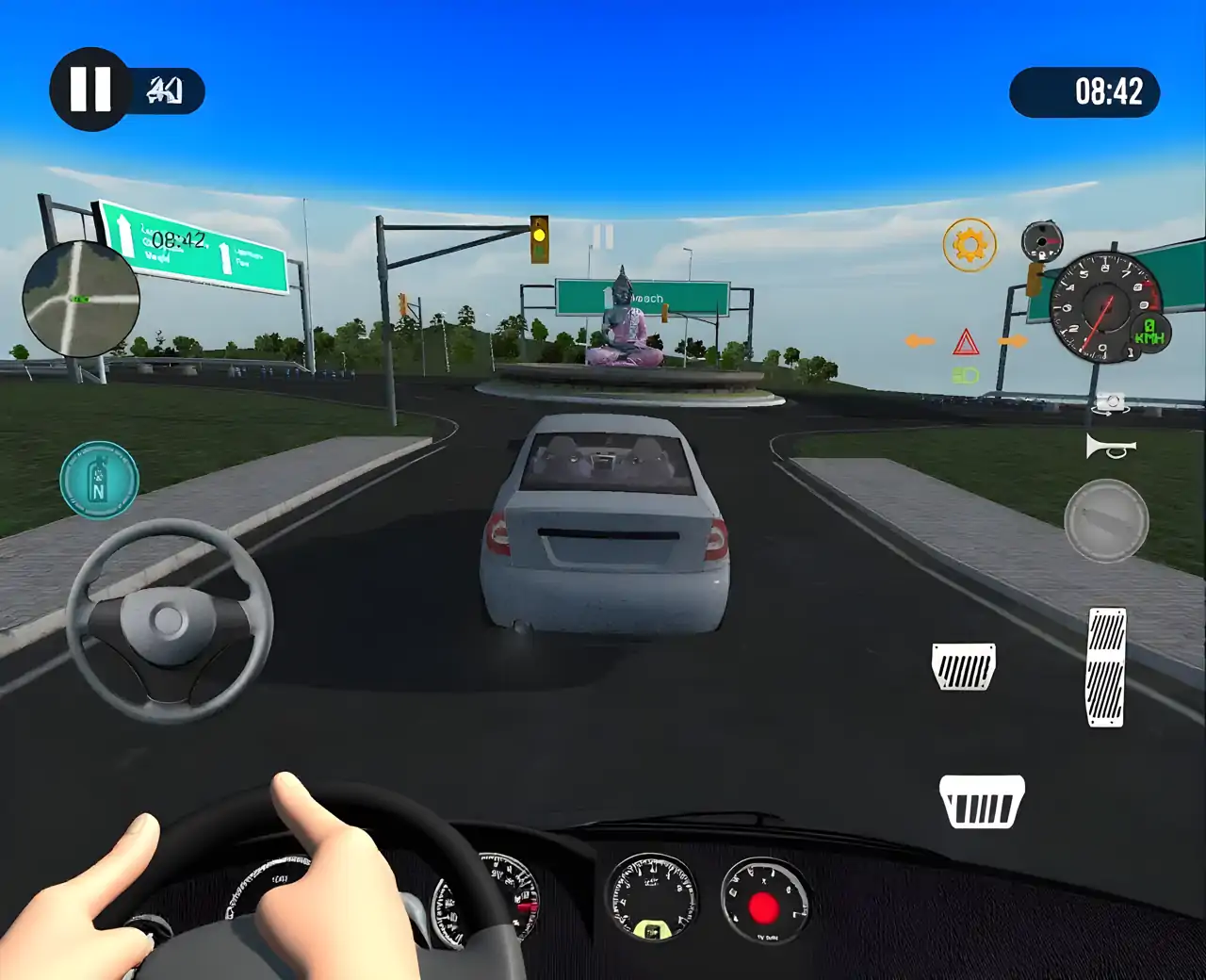Image resolution: width=1206 pixels, height=980 pixels.
Task: Open settings with the orange gear icon
Action: coord(969,245)
